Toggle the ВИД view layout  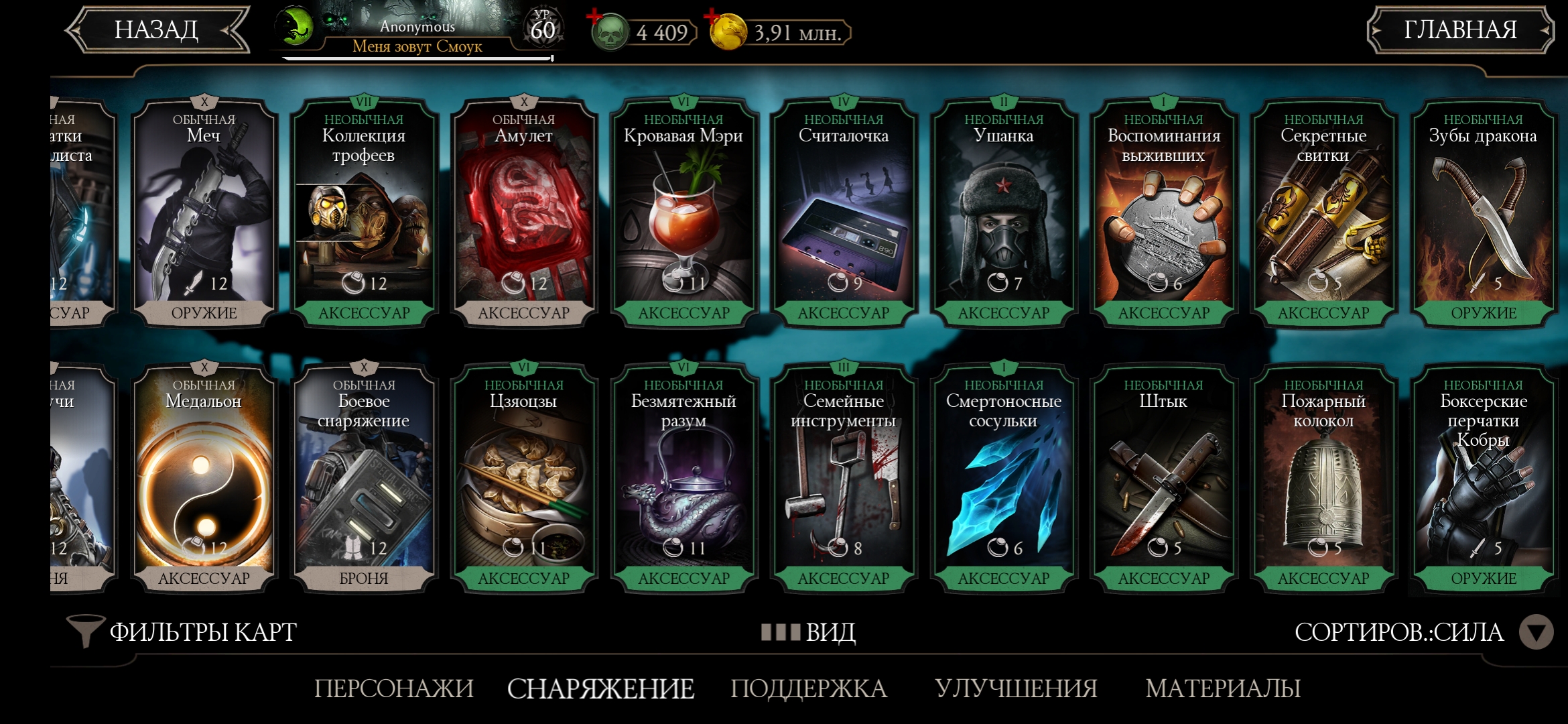coord(809,631)
